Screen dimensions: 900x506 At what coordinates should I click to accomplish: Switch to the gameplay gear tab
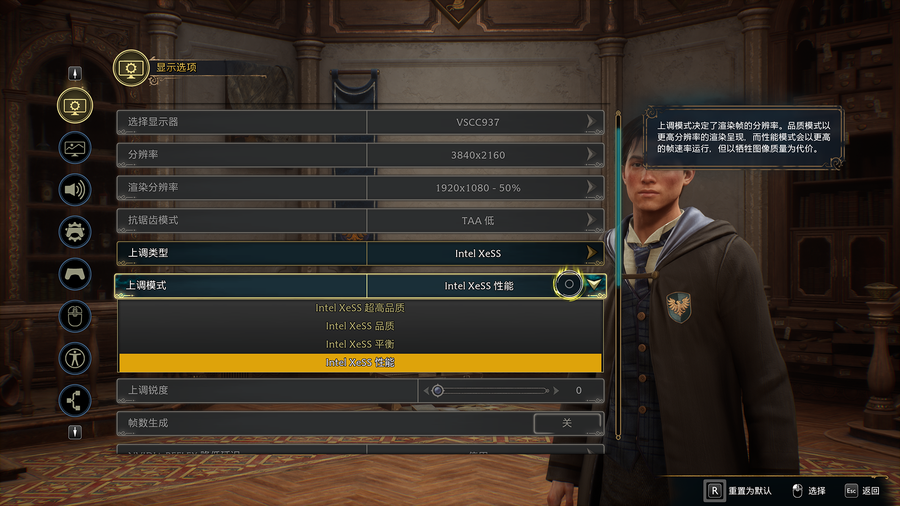click(75, 232)
